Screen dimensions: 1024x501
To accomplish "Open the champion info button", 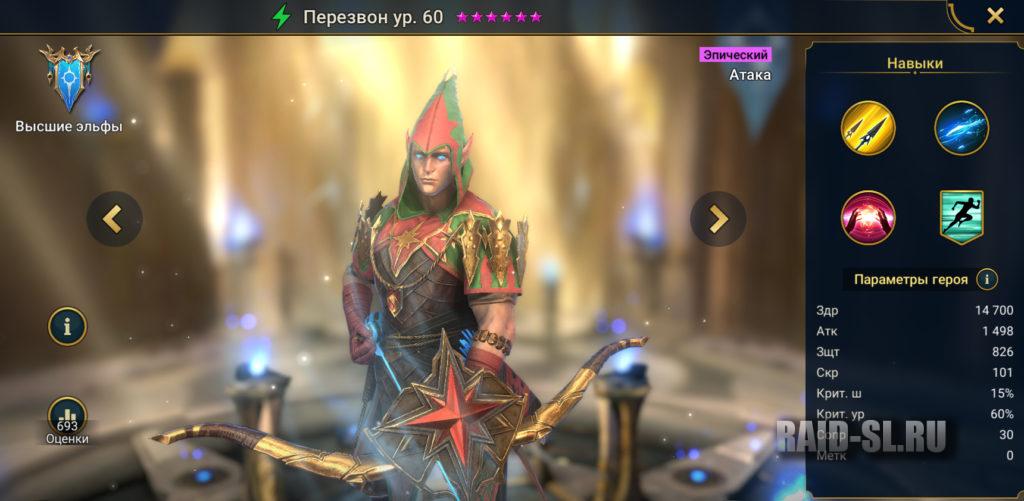I will 68,326.
